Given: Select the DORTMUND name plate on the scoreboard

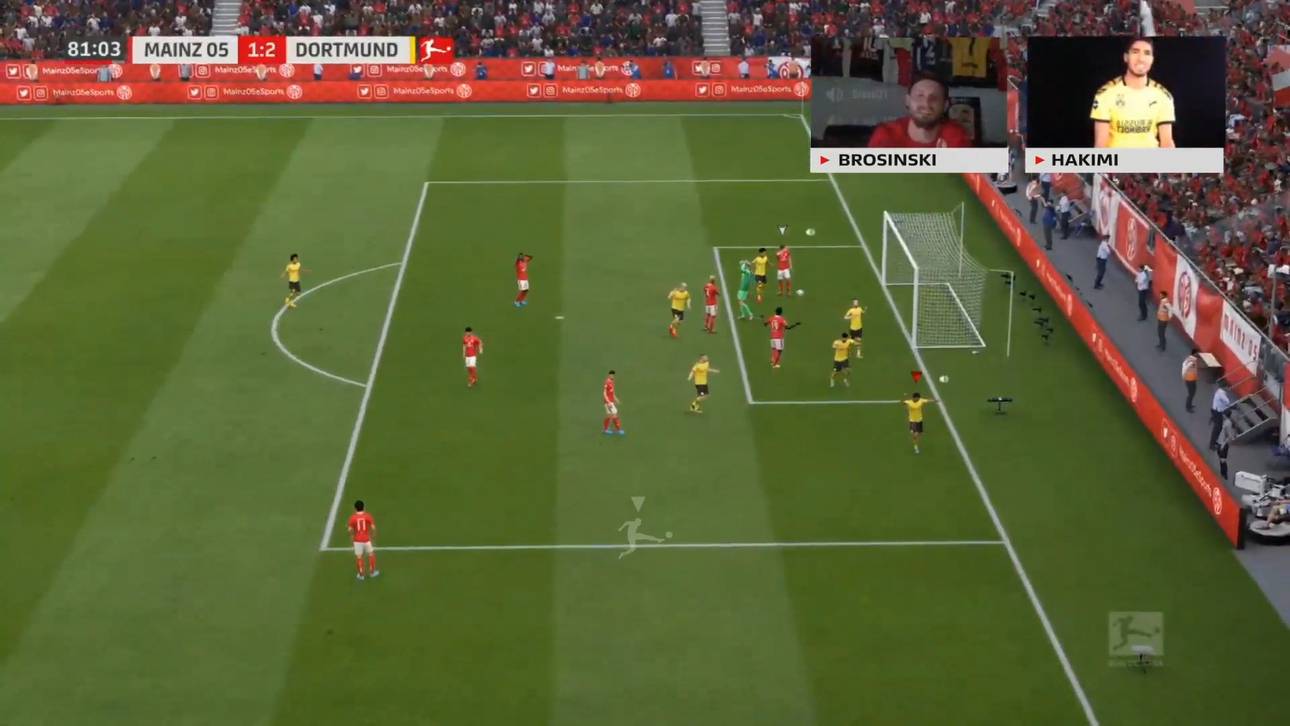Looking at the screenshot, I should point(347,48).
